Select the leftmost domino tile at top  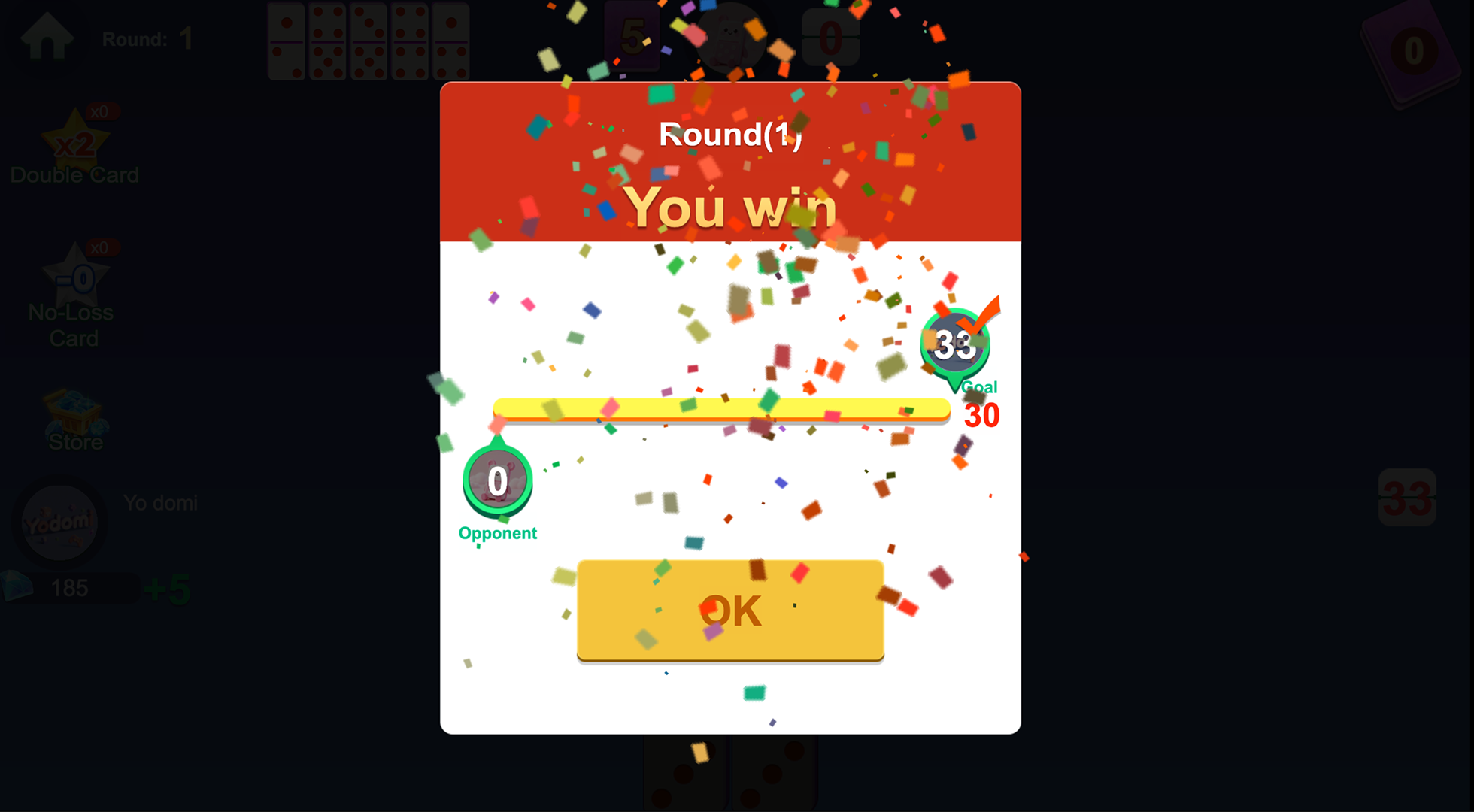pyautogui.click(x=286, y=39)
